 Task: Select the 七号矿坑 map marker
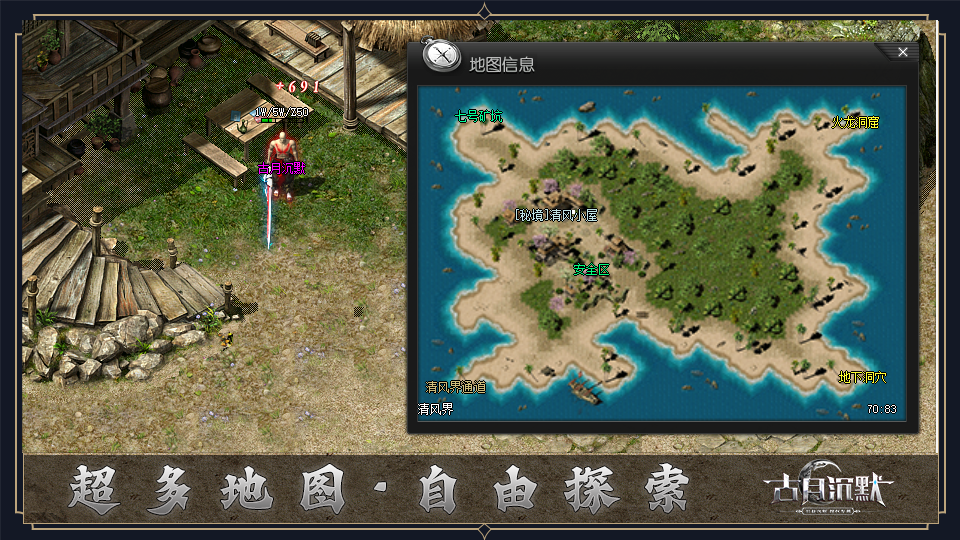(479, 117)
